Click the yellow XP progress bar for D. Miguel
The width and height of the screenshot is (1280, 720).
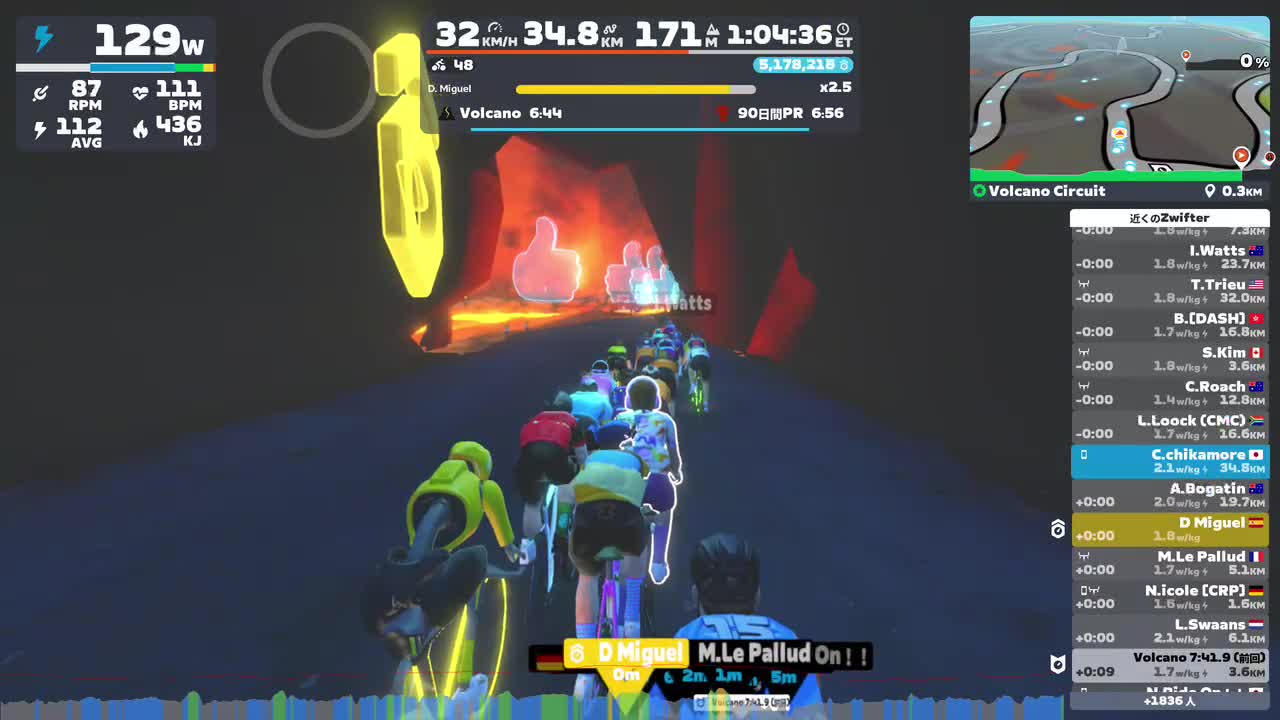click(x=634, y=88)
